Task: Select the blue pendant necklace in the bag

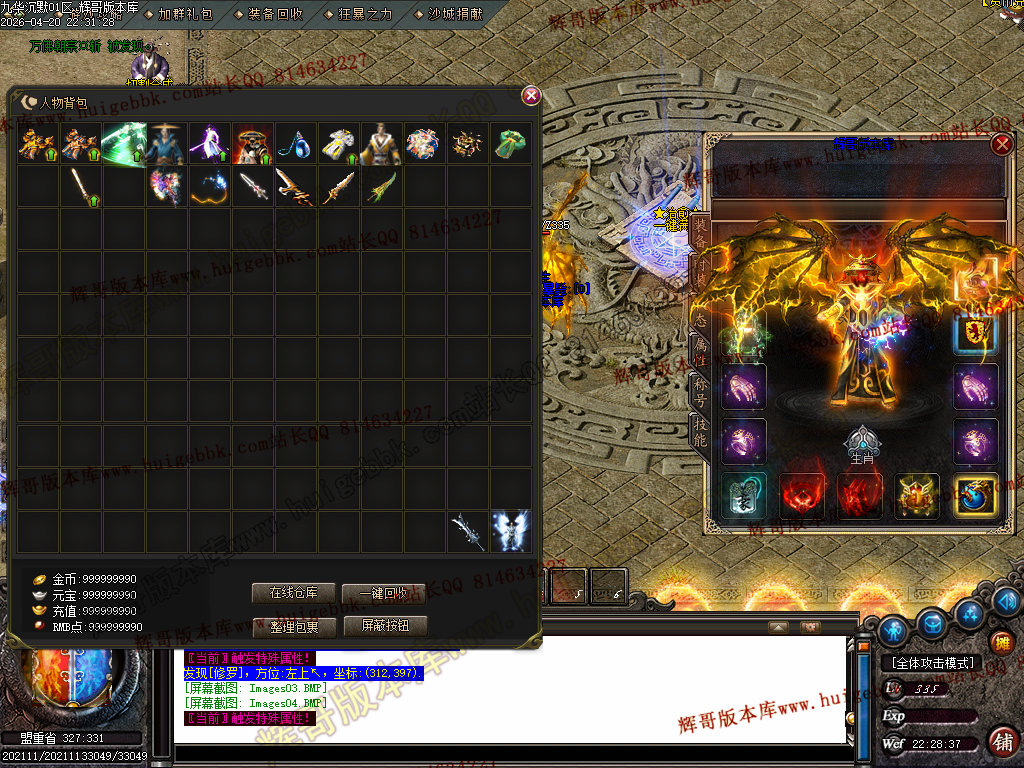Action: tap(296, 144)
